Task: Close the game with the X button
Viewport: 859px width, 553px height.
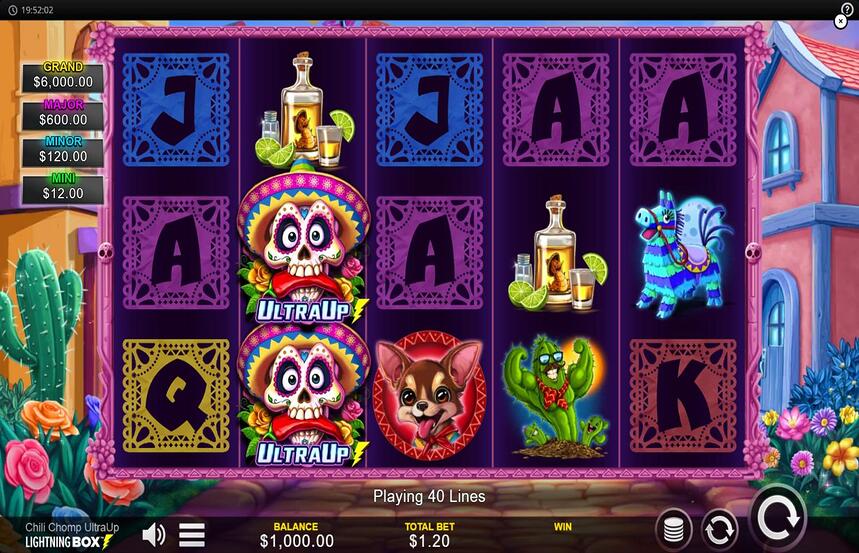Action: tap(842, 21)
